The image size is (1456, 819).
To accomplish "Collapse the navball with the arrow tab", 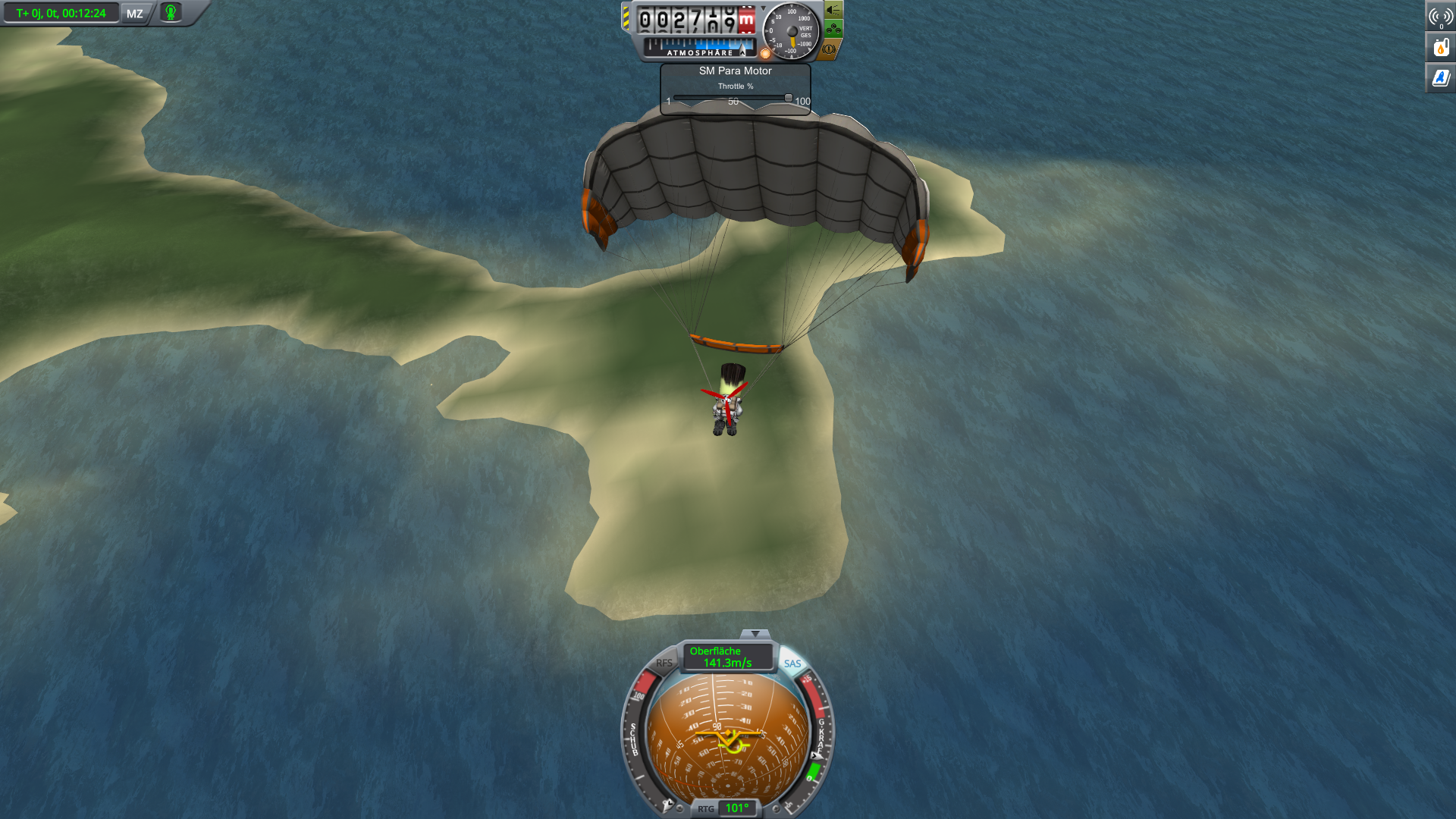I will 755,634.
